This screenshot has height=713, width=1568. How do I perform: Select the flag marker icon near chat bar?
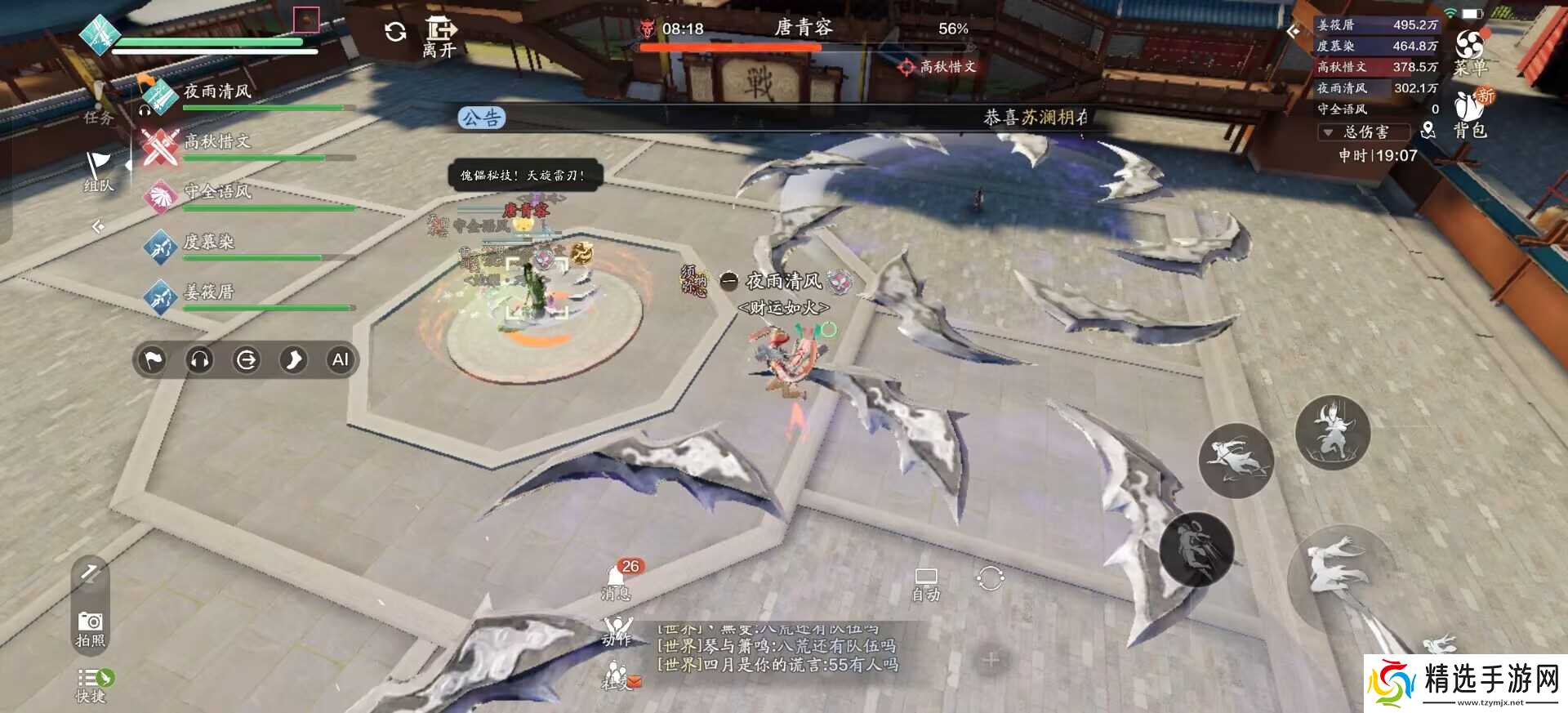point(152,359)
